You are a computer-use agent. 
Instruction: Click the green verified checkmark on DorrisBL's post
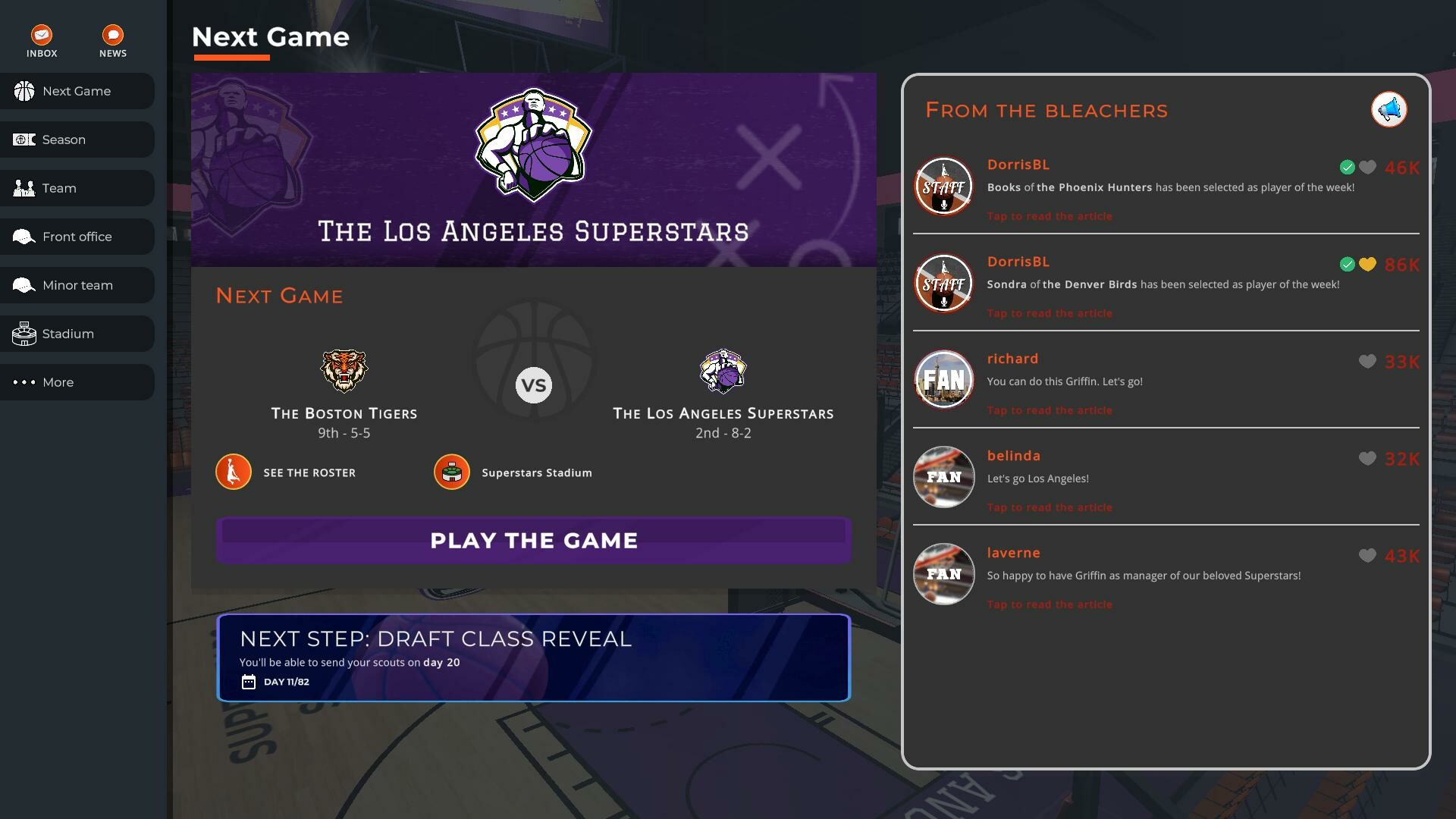click(1347, 168)
